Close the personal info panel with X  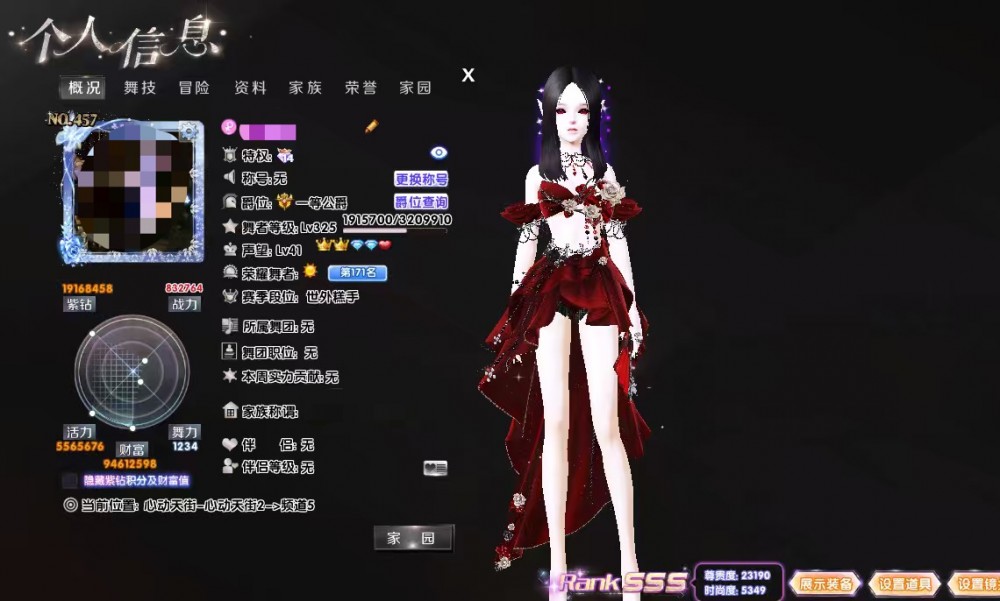468,75
